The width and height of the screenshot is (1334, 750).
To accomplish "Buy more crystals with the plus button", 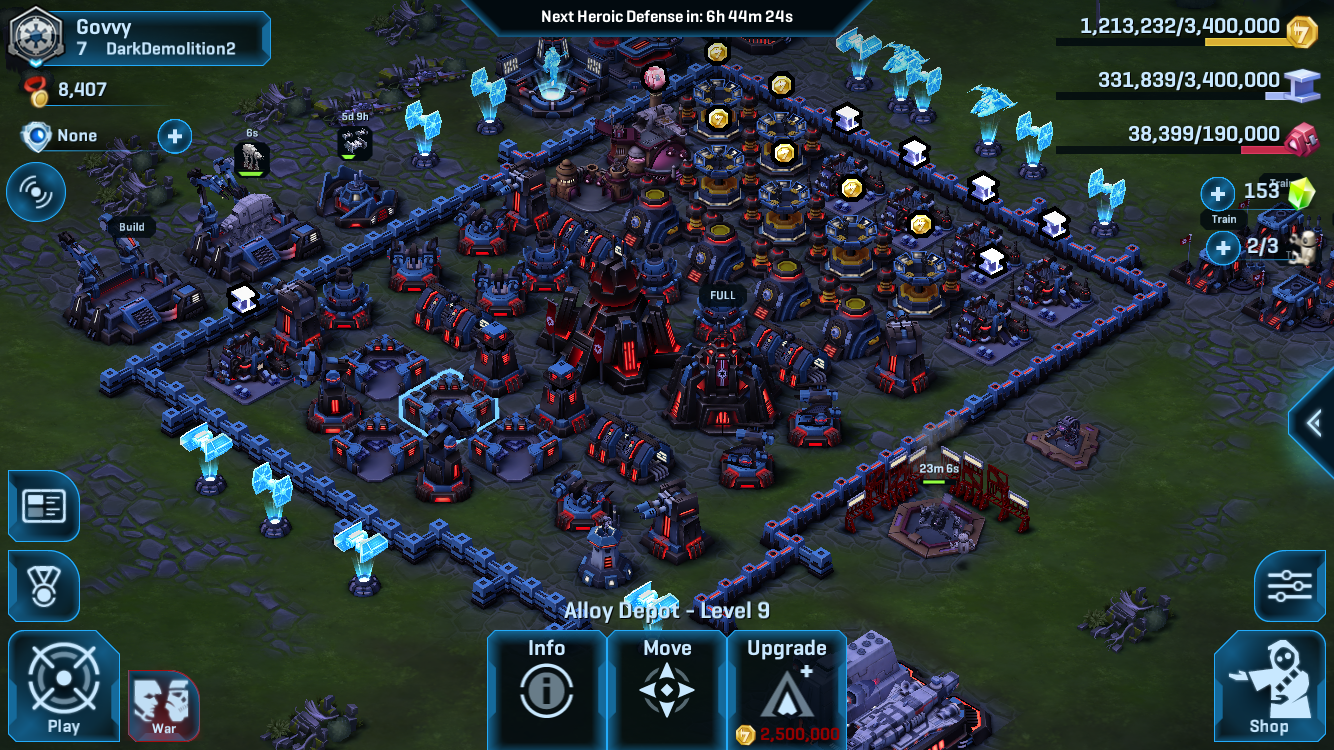I will (x=1218, y=193).
